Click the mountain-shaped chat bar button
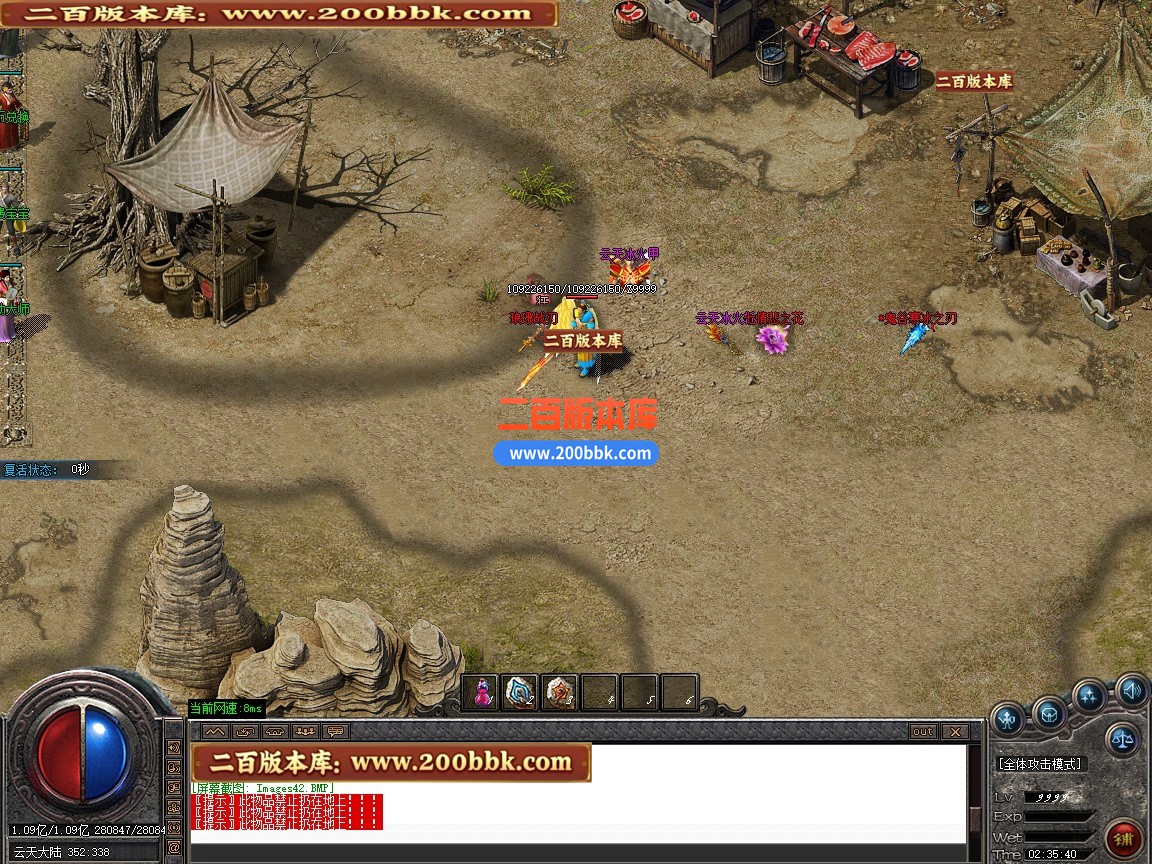Viewport: 1152px width, 864px height. click(x=216, y=732)
